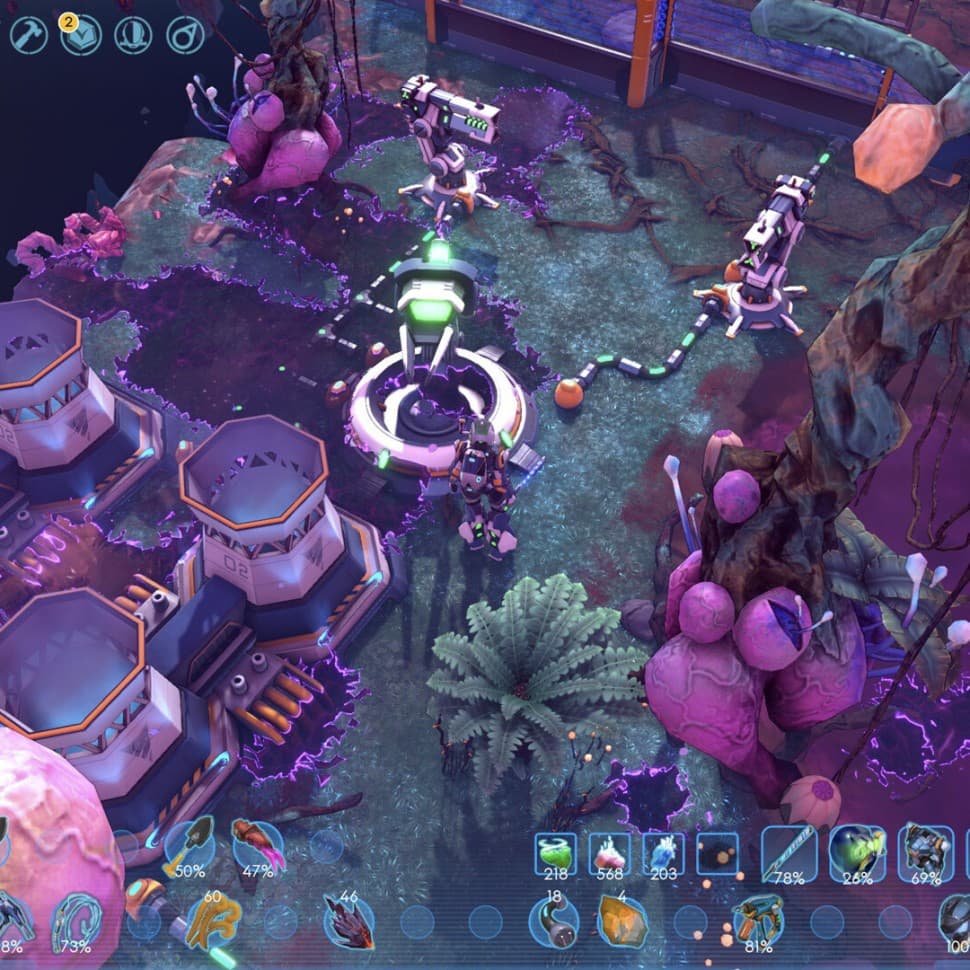Open the checkmark box icon with badge 2
Image resolution: width=970 pixels, height=970 pixels.
tap(81, 36)
